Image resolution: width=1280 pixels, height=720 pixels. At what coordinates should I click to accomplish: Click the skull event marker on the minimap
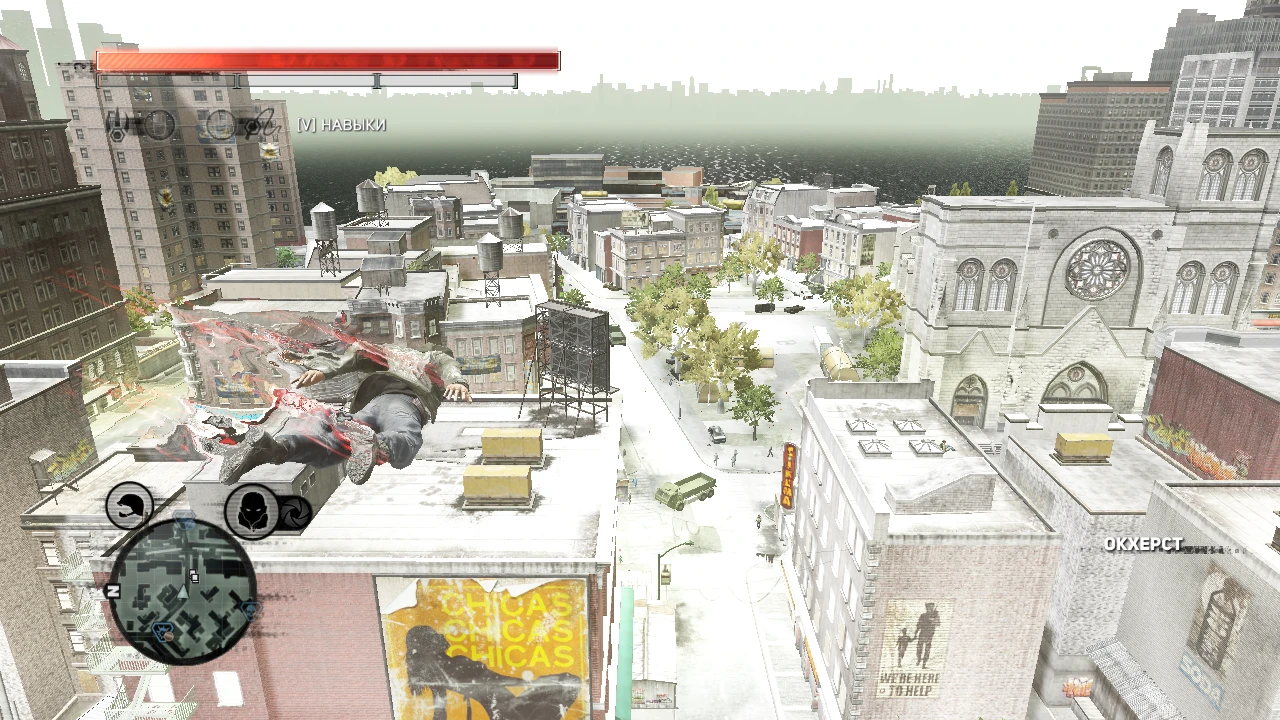click(x=249, y=610)
